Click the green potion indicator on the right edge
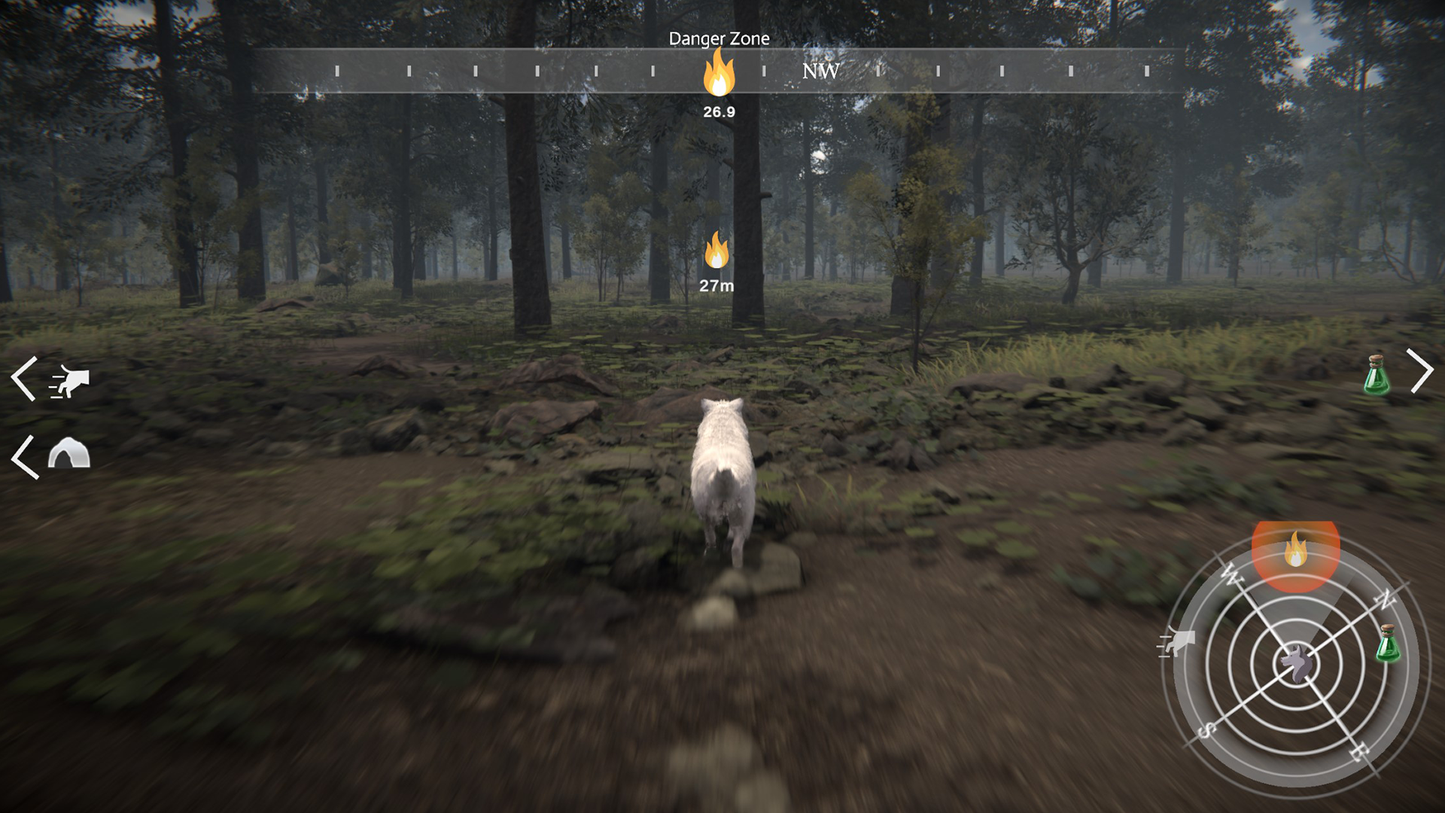This screenshot has width=1445, height=813. tap(1377, 375)
